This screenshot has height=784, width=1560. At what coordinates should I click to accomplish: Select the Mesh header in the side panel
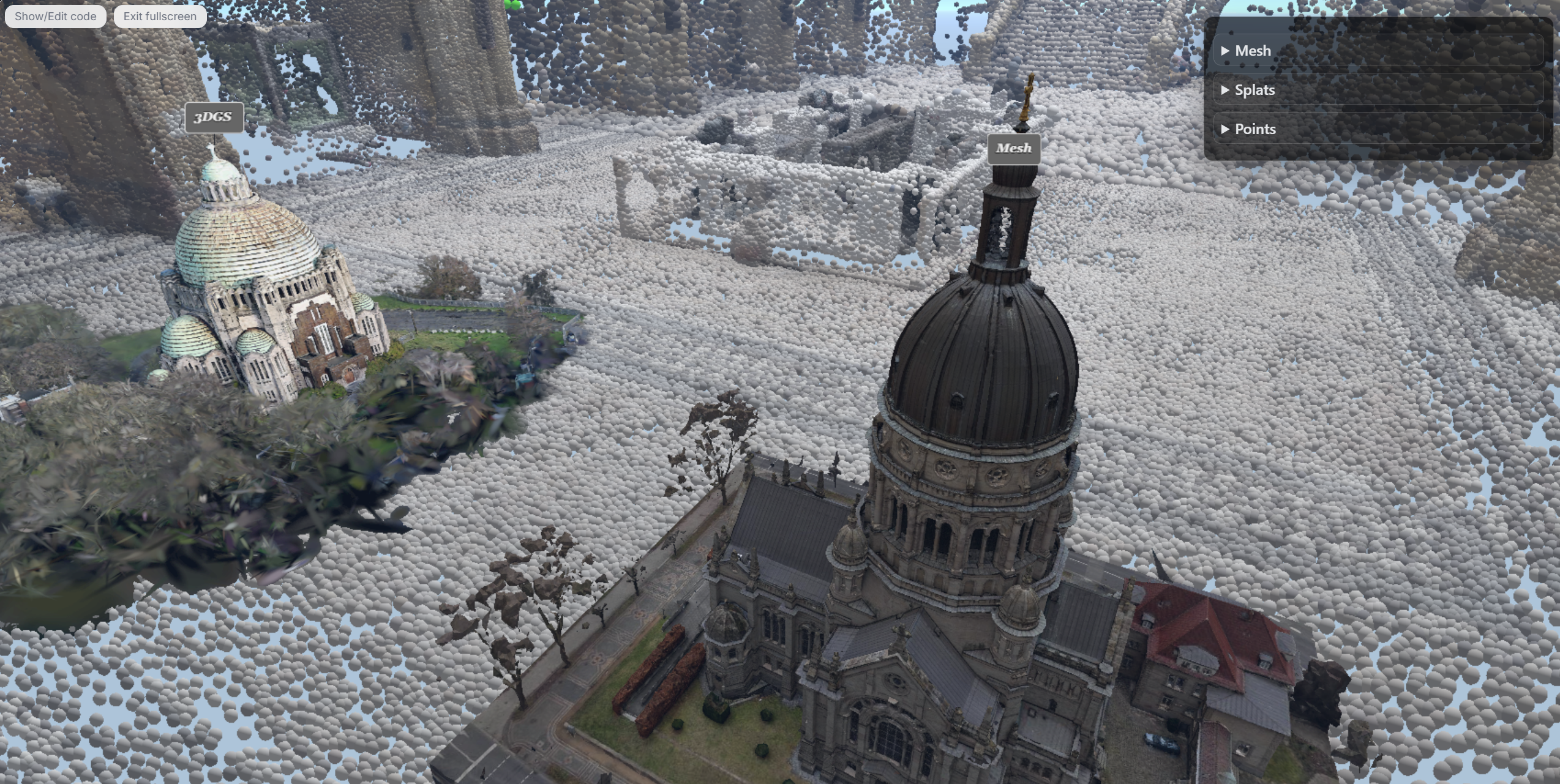click(1252, 51)
